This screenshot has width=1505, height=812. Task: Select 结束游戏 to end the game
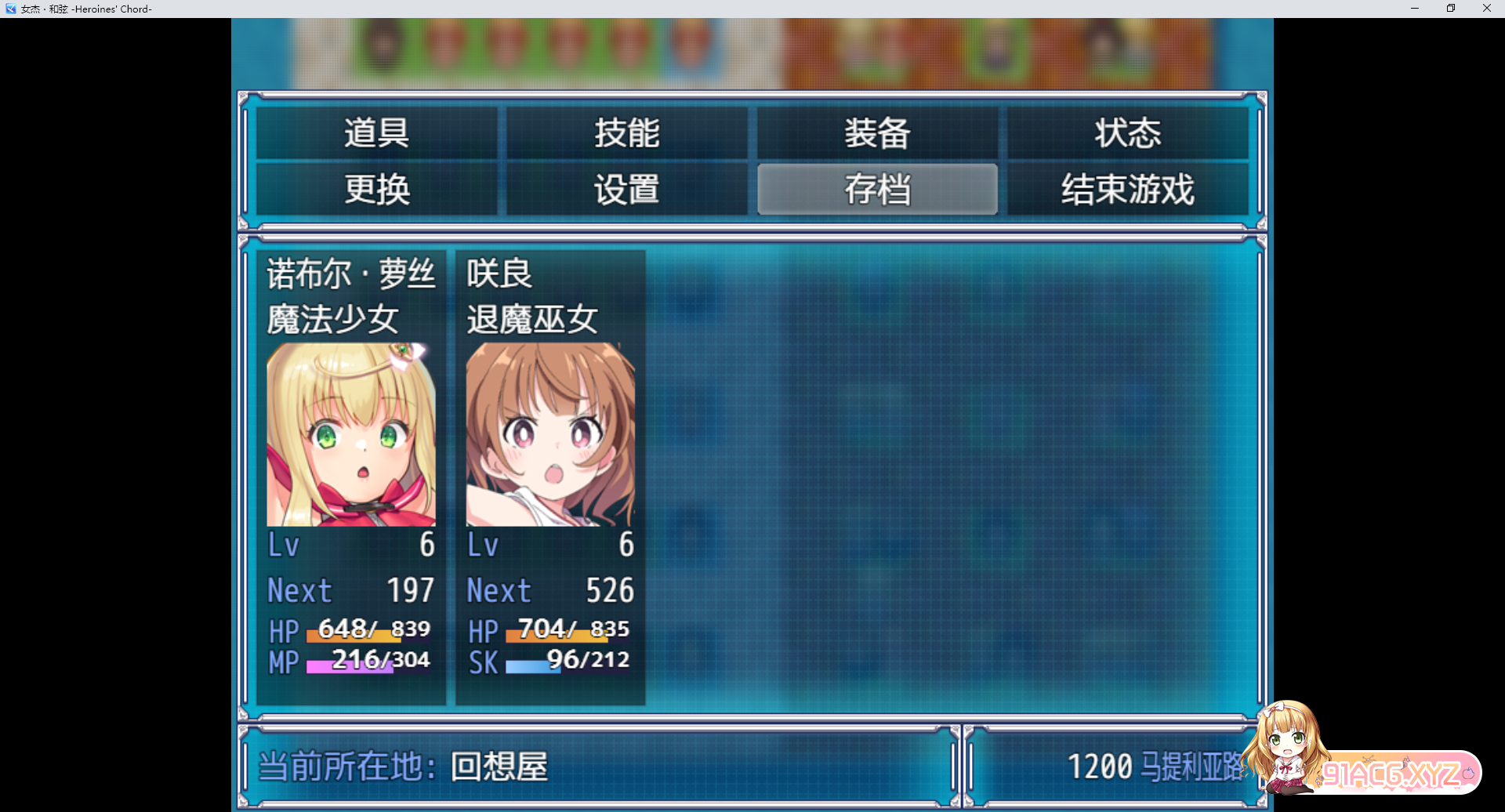[1127, 189]
